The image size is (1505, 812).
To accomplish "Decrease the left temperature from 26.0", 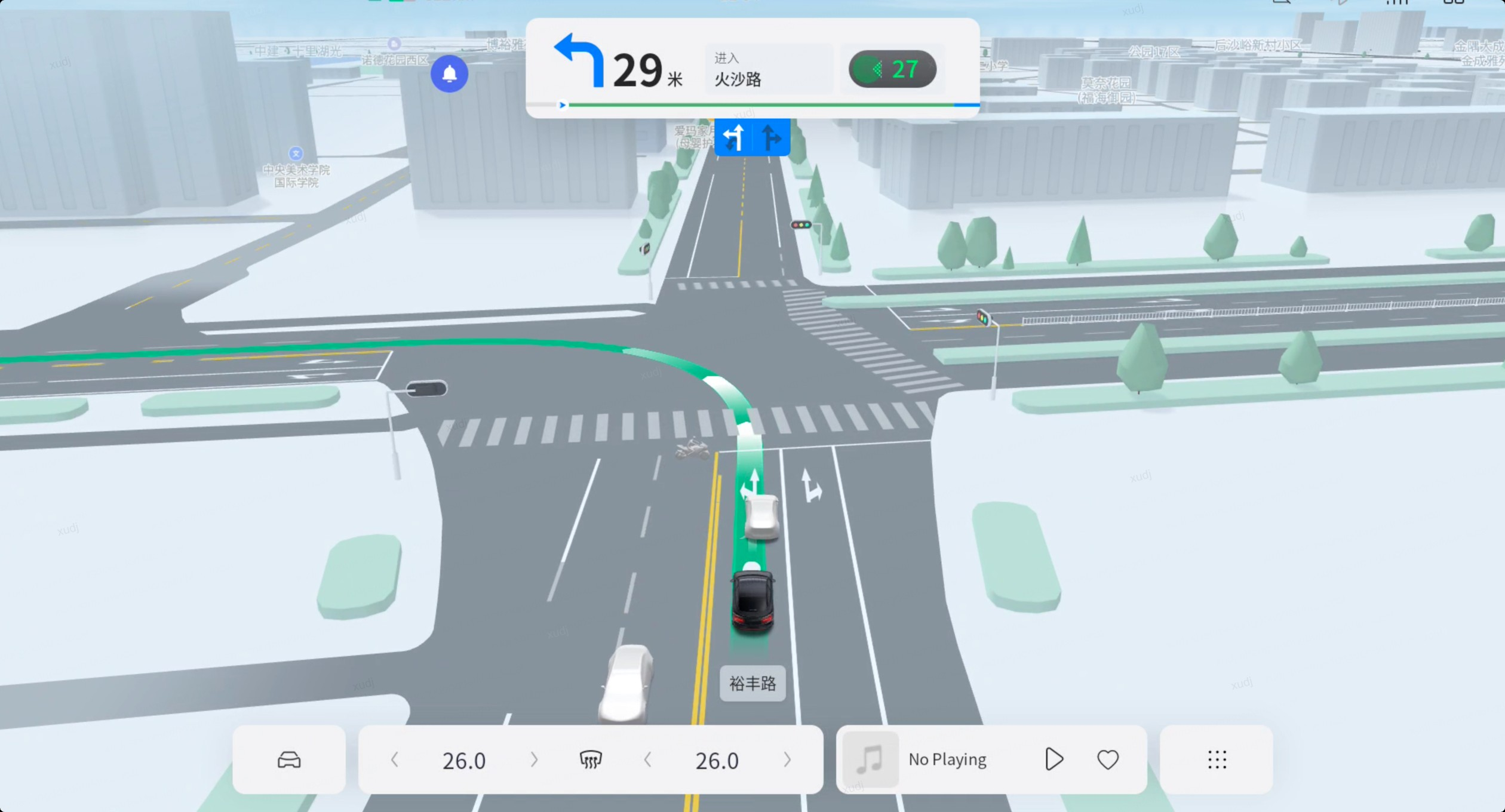I will [394, 759].
